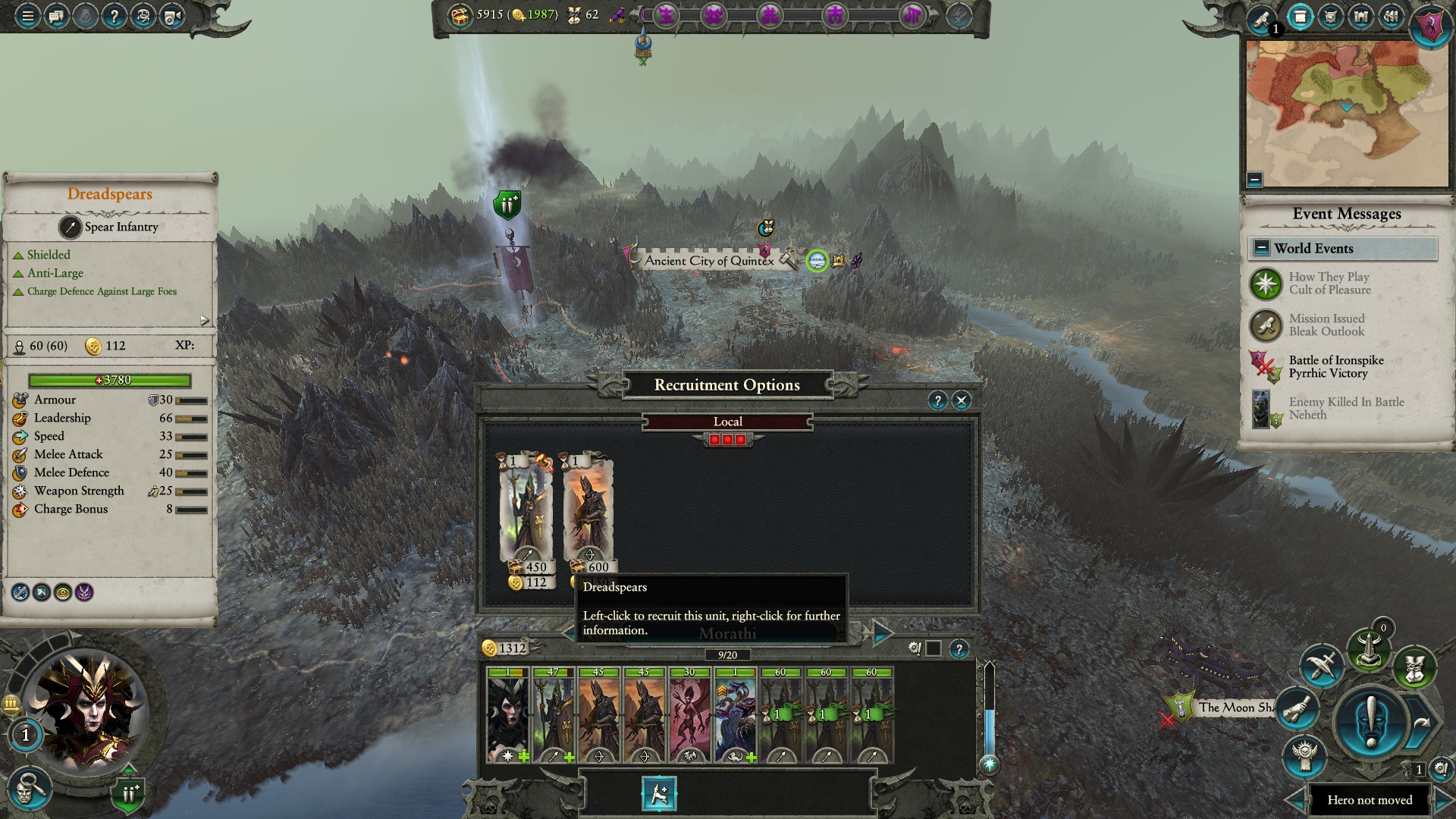Collapse the World Events message section
This screenshot has height=819, width=1456.
(x=1262, y=248)
